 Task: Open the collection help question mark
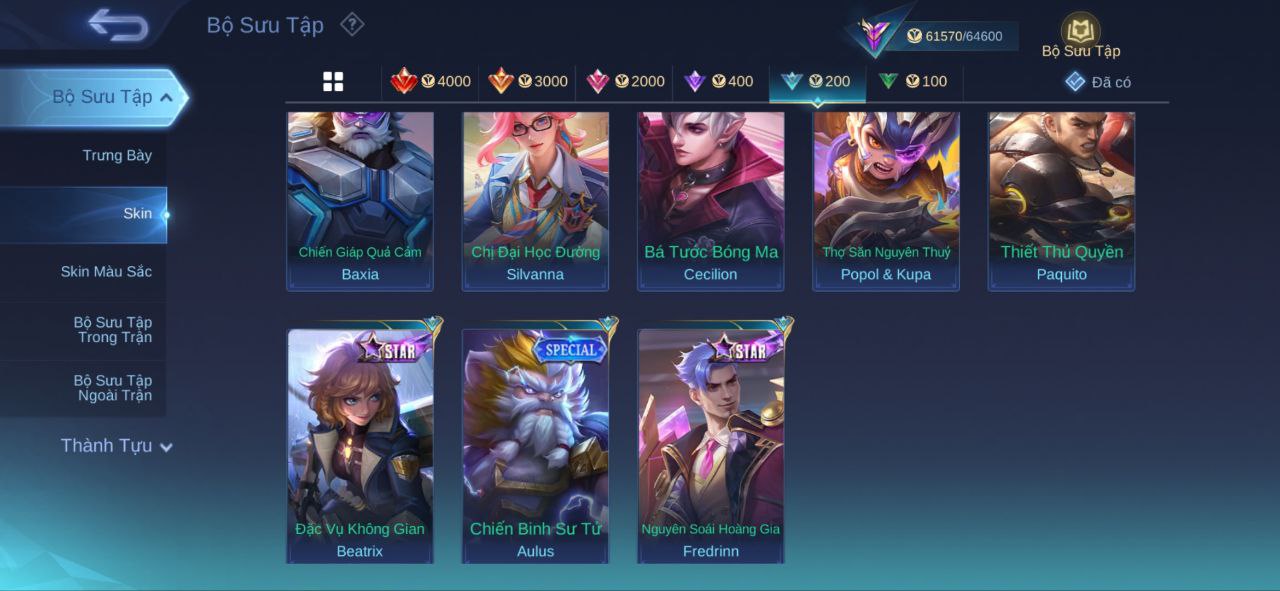pyautogui.click(x=352, y=24)
